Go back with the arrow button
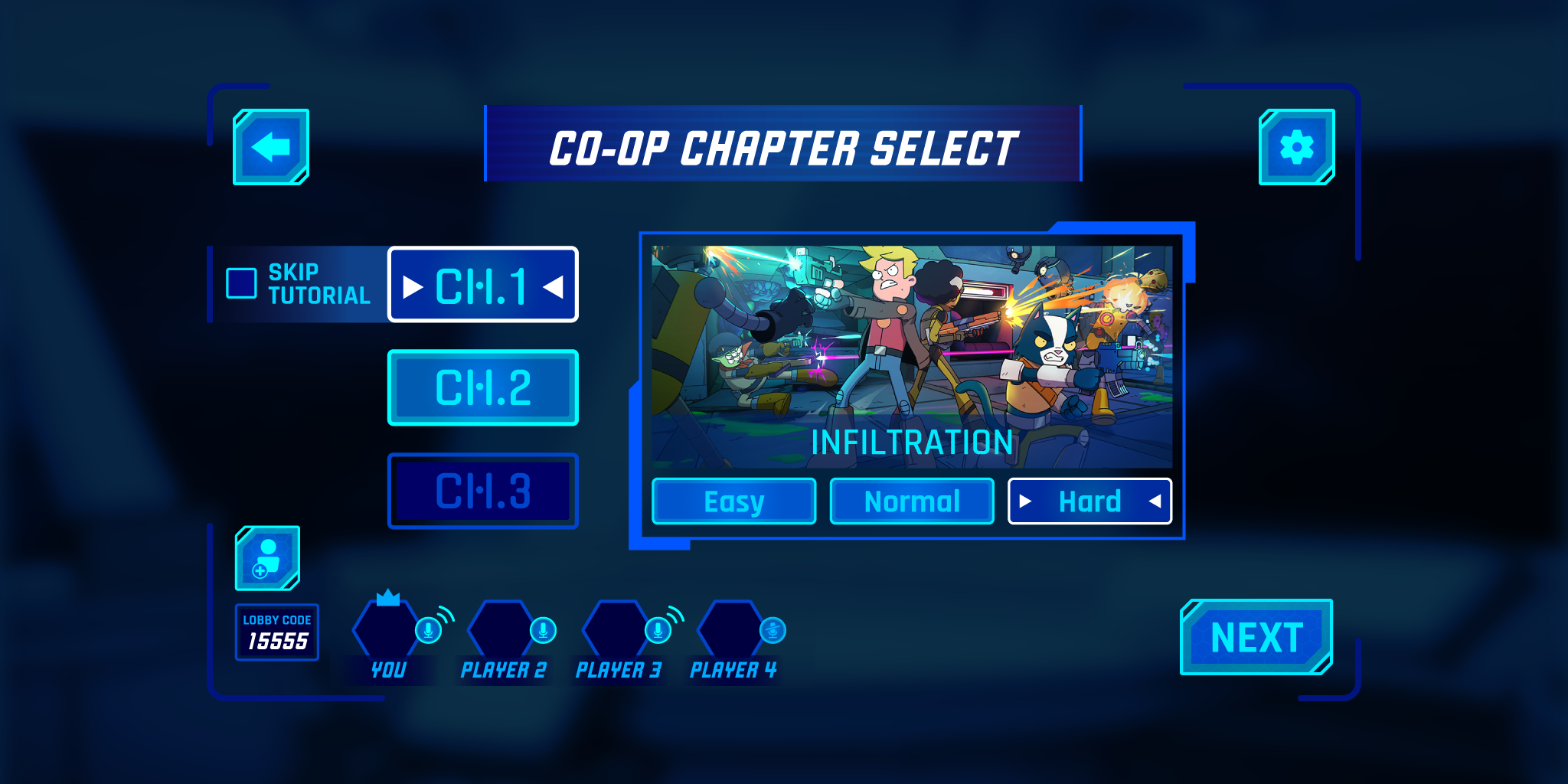 point(271,147)
